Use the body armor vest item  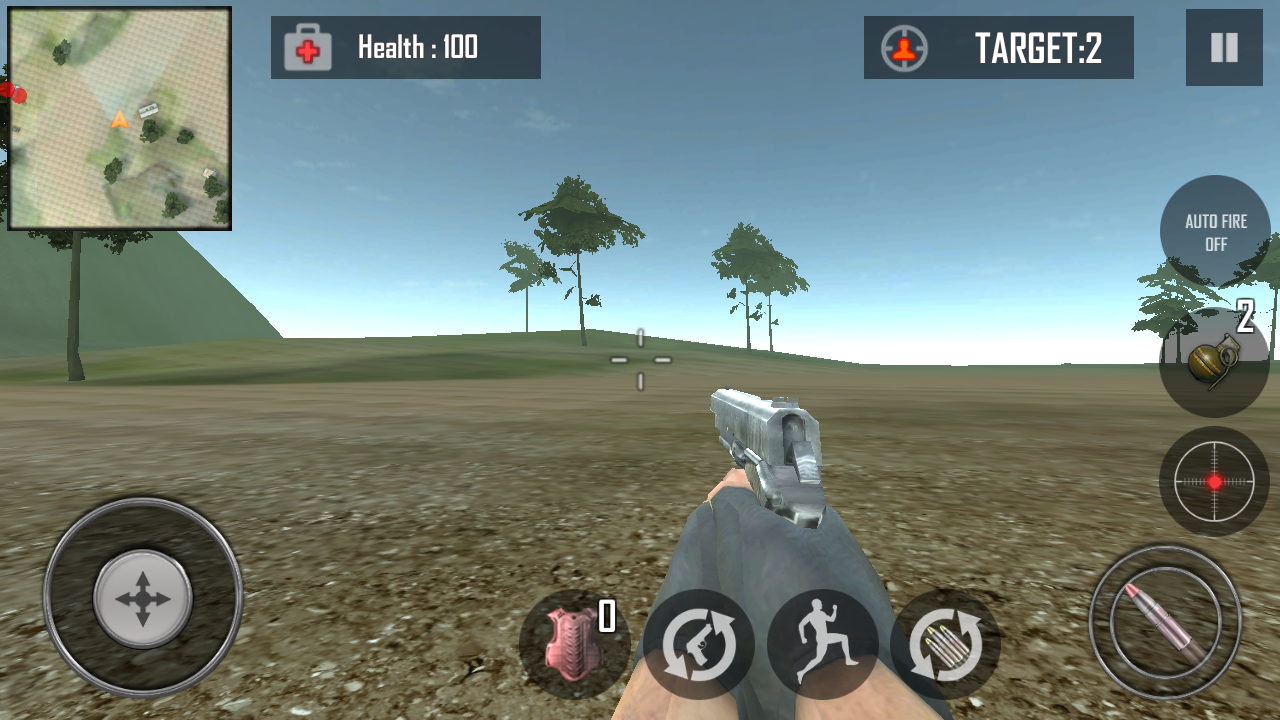(x=574, y=645)
